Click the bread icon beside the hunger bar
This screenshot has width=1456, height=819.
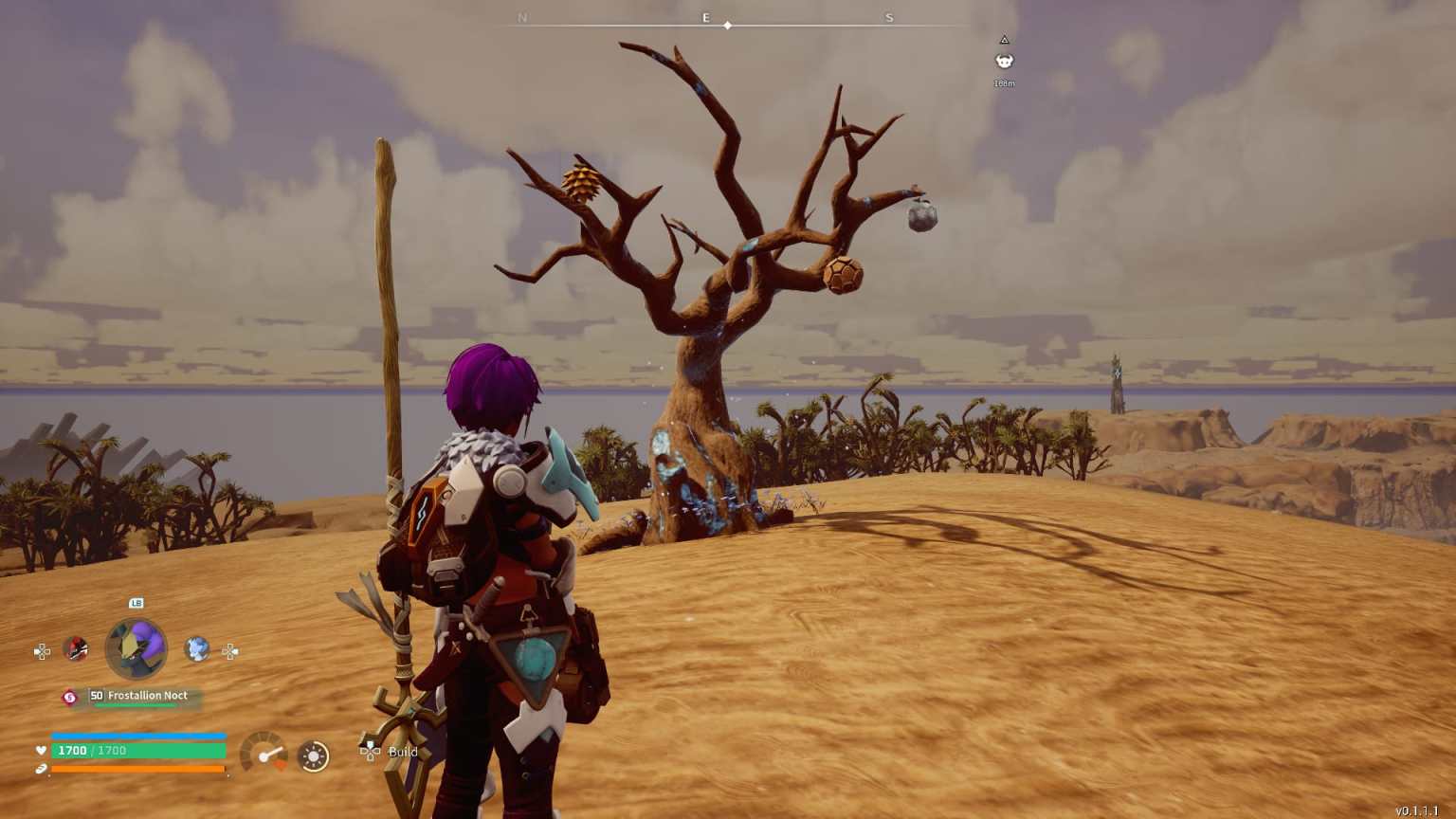point(41,770)
